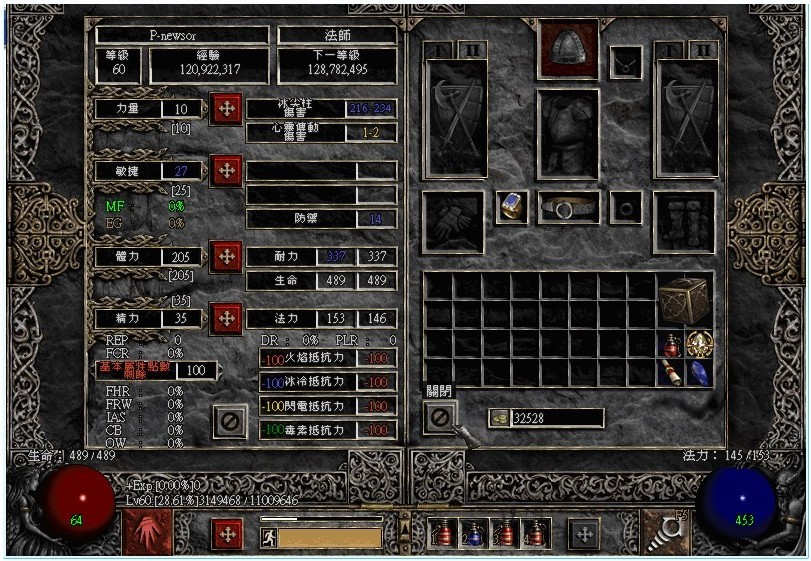The height and width of the screenshot is (561, 811).
Task: Open the Horadric Cube in inventory
Action: [685, 298]
